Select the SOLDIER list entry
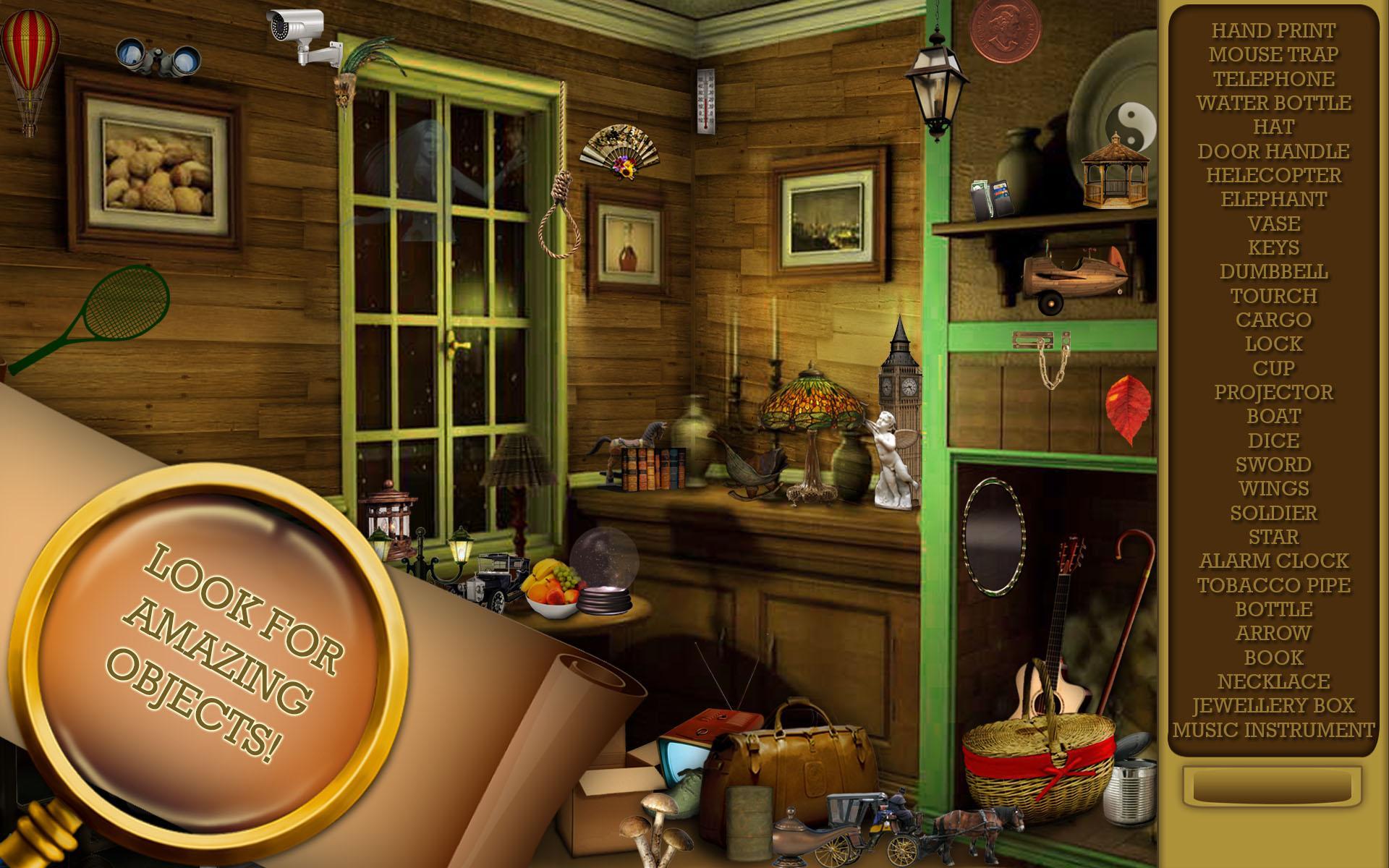Viewport: 1389px width, 868px height. (1273, 513)
